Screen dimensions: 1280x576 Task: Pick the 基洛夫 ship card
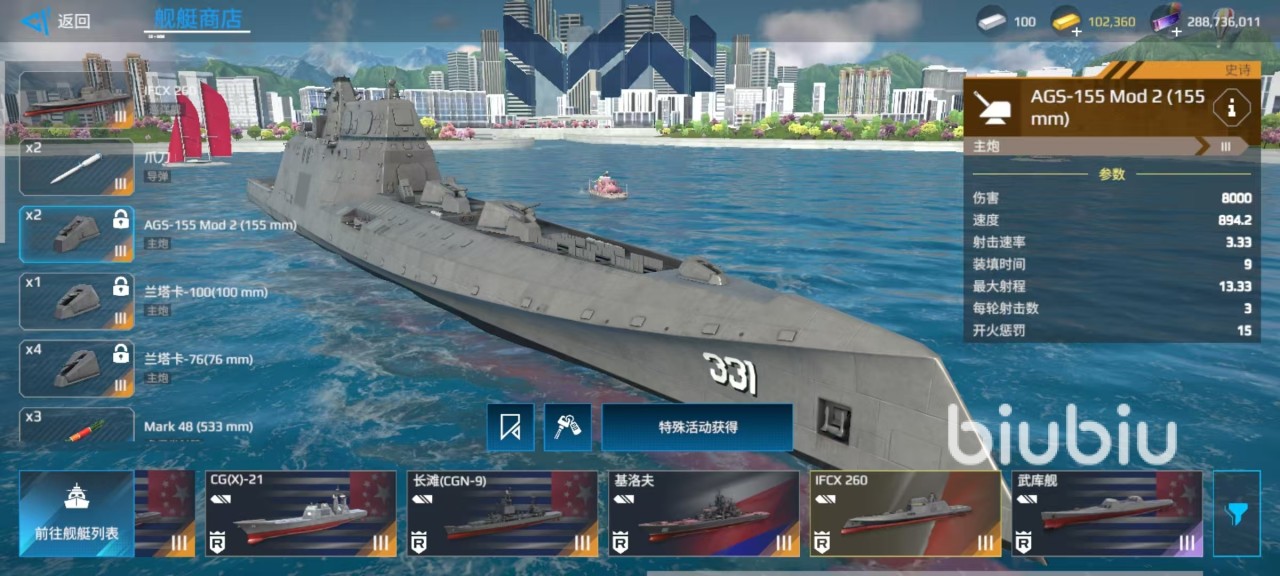pos(704,513)
